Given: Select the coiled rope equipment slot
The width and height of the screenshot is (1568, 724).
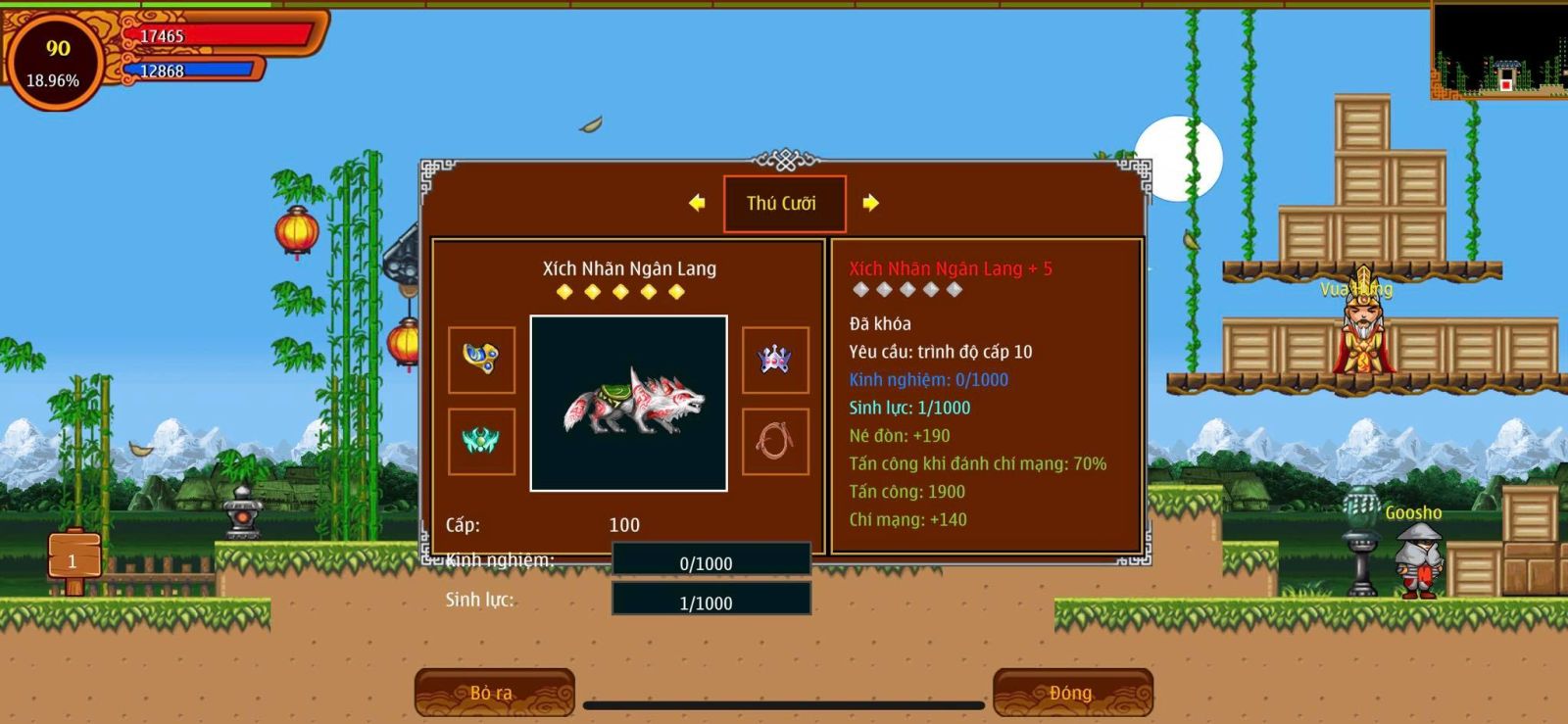Looking at the screenshot, I should (775, 442).
